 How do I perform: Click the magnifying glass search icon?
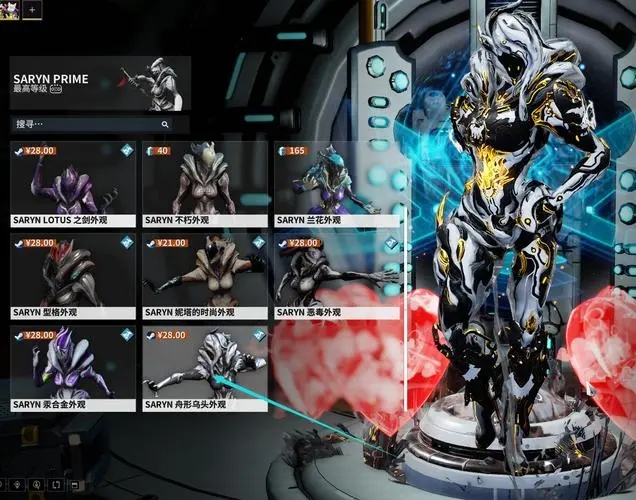tap(165, 125)
